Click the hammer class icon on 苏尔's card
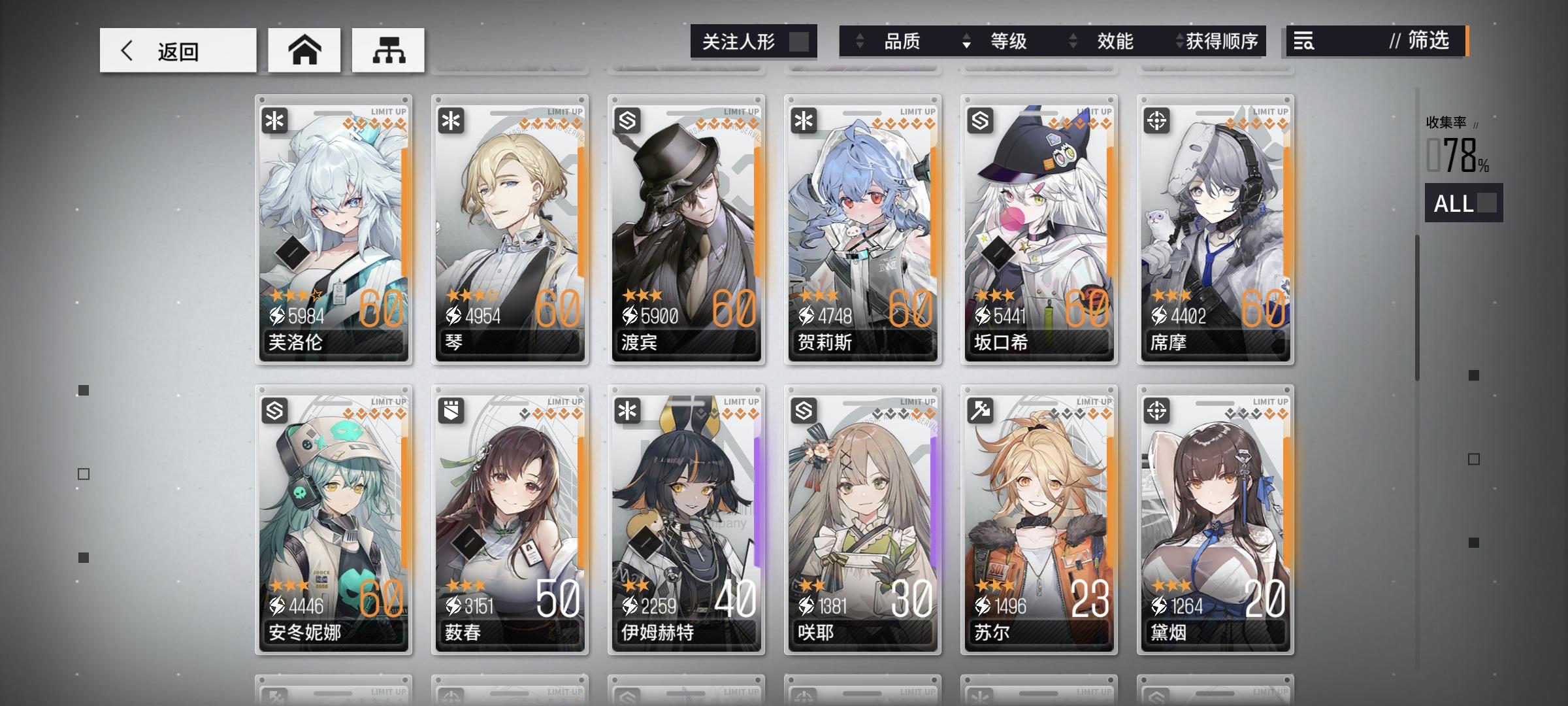1568x706 pixels. click(x=981, y=409)
